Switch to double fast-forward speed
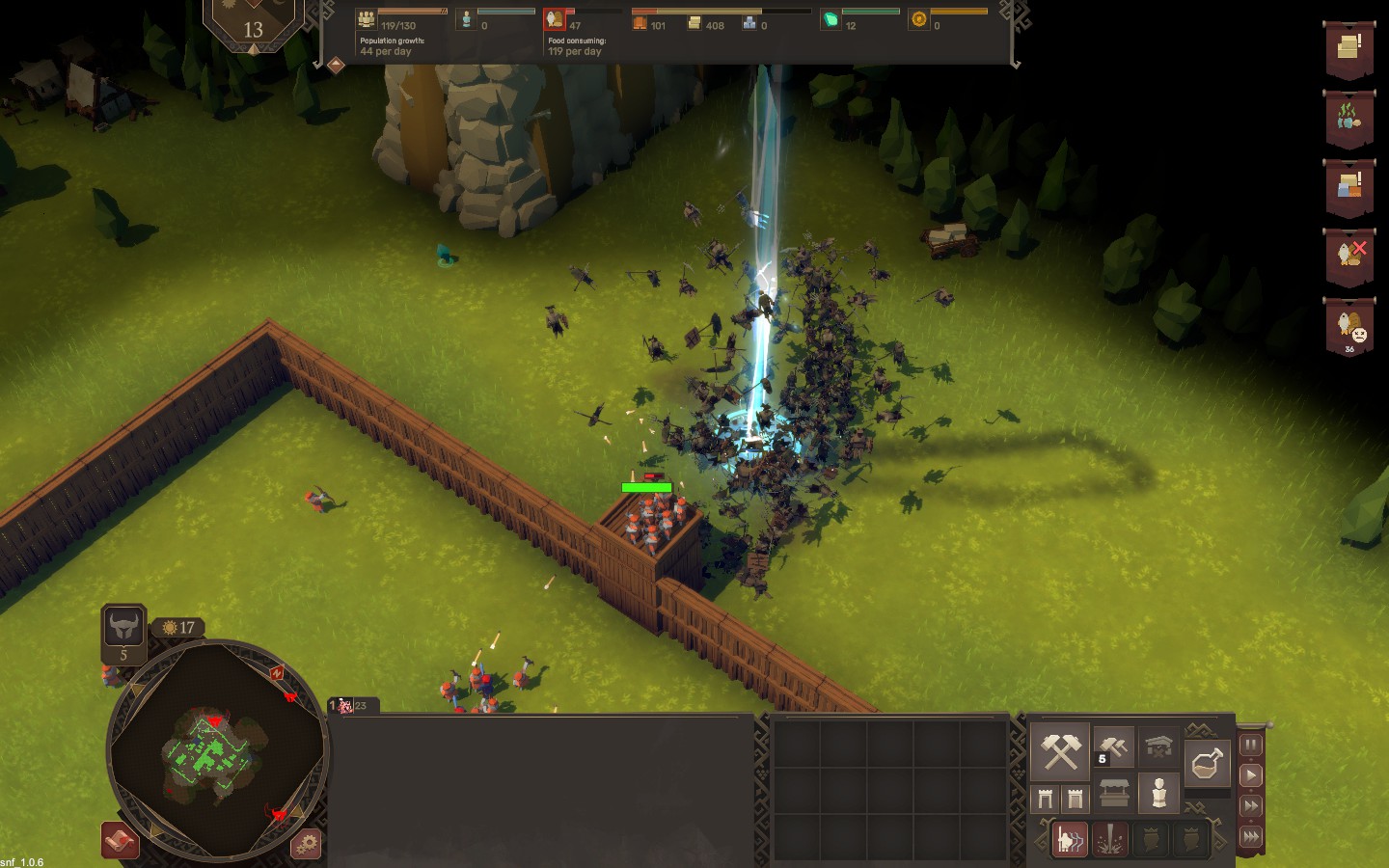Image resolution: width=1389 pixels, height=868 pixels. pyautogui.click(x=1250, y=806)
